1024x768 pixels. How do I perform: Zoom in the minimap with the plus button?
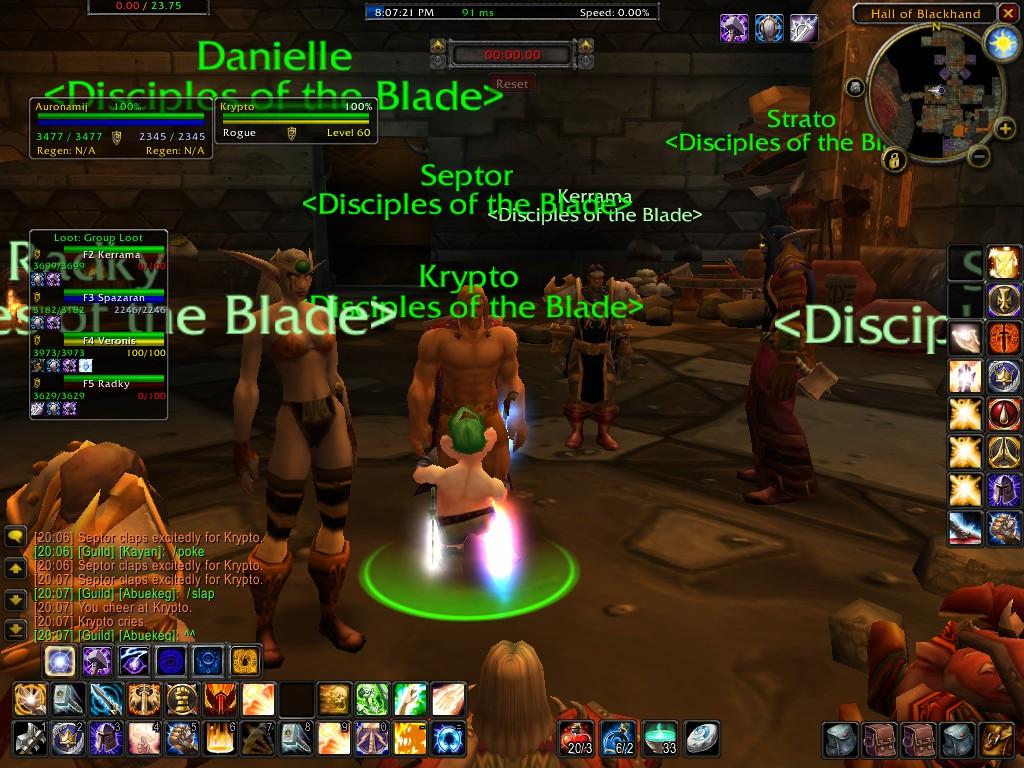pyautogui.click(x=1004, y=128)
